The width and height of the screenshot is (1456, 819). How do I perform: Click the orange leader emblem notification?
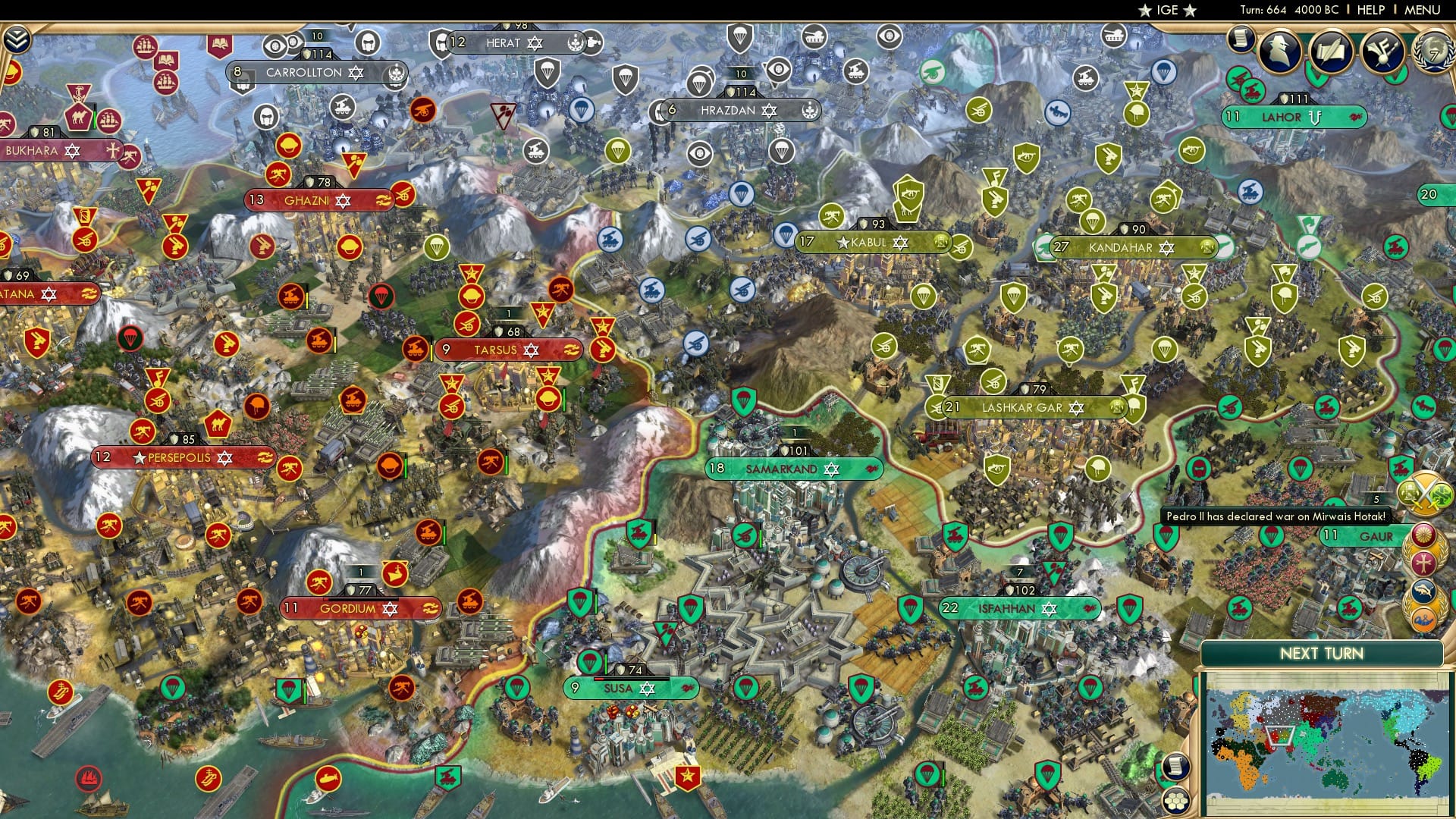(x=1423, y=619)
